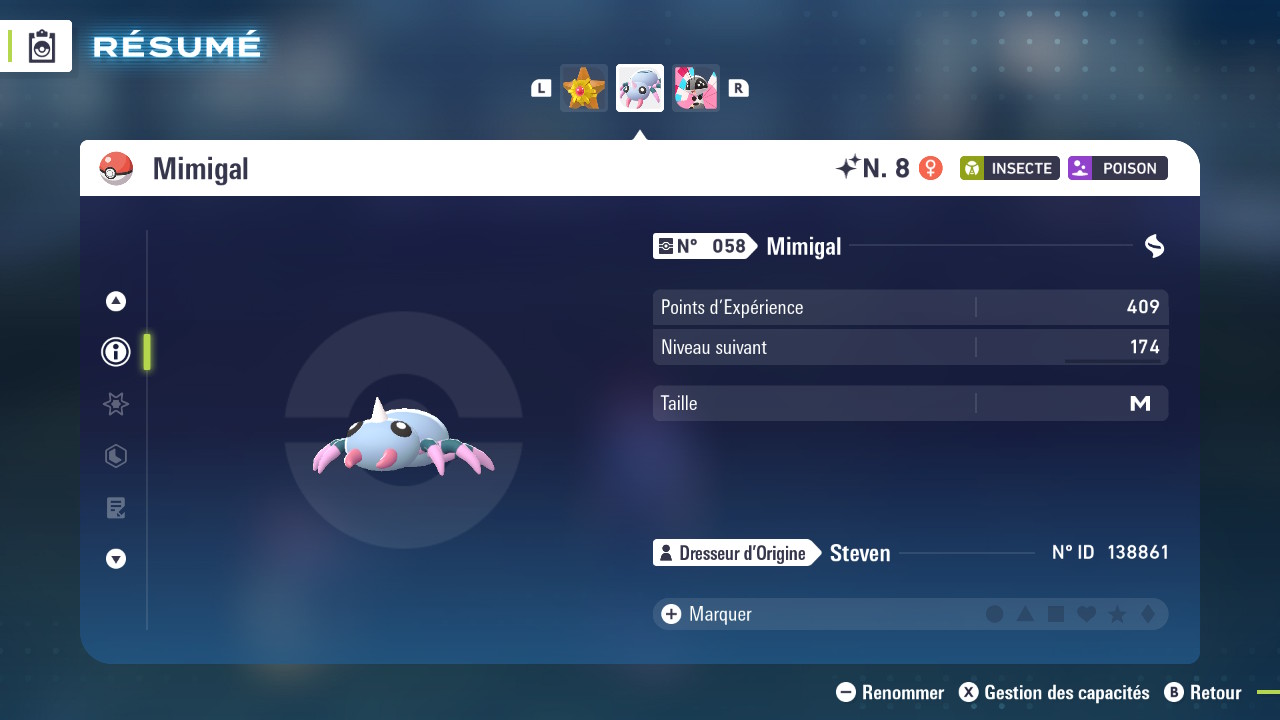The width and height of the screenshot is (1280, 720).
Task: Open Gestion des capacités
Action: pos(1054,692)
